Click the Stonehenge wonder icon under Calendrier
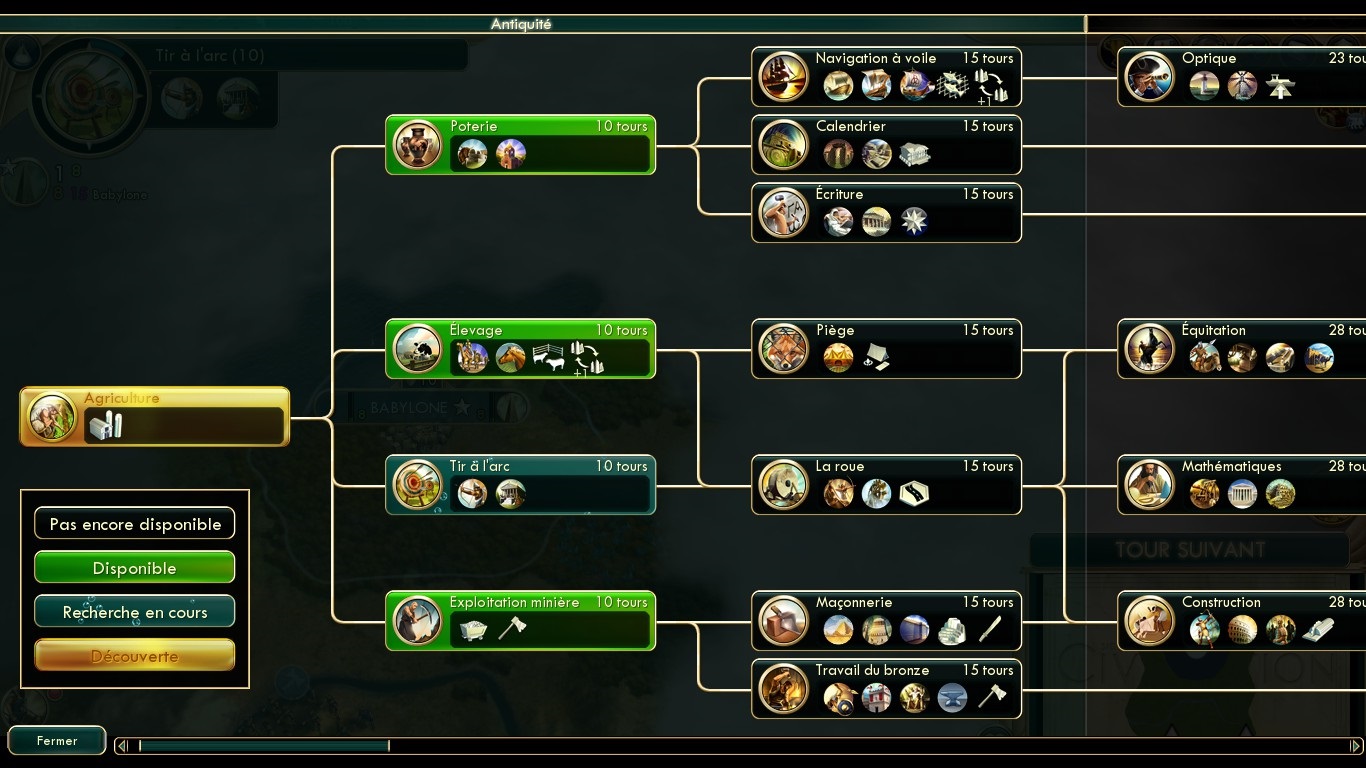The width and height of the screenshot is (1366, 768). tap(838, 155)
